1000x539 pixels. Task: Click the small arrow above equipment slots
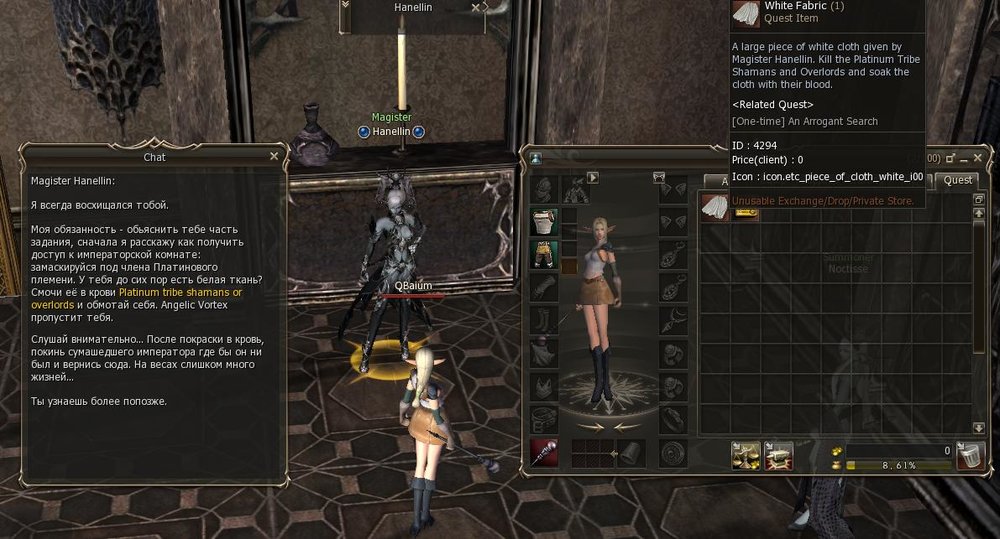point(592,178)
